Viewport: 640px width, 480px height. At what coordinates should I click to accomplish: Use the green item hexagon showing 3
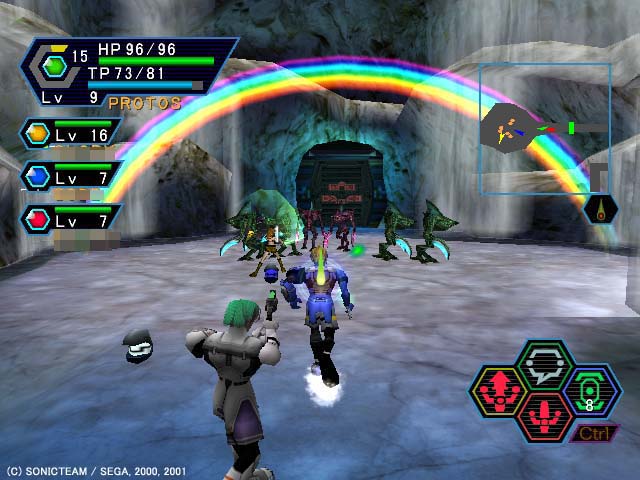[591, 389]
